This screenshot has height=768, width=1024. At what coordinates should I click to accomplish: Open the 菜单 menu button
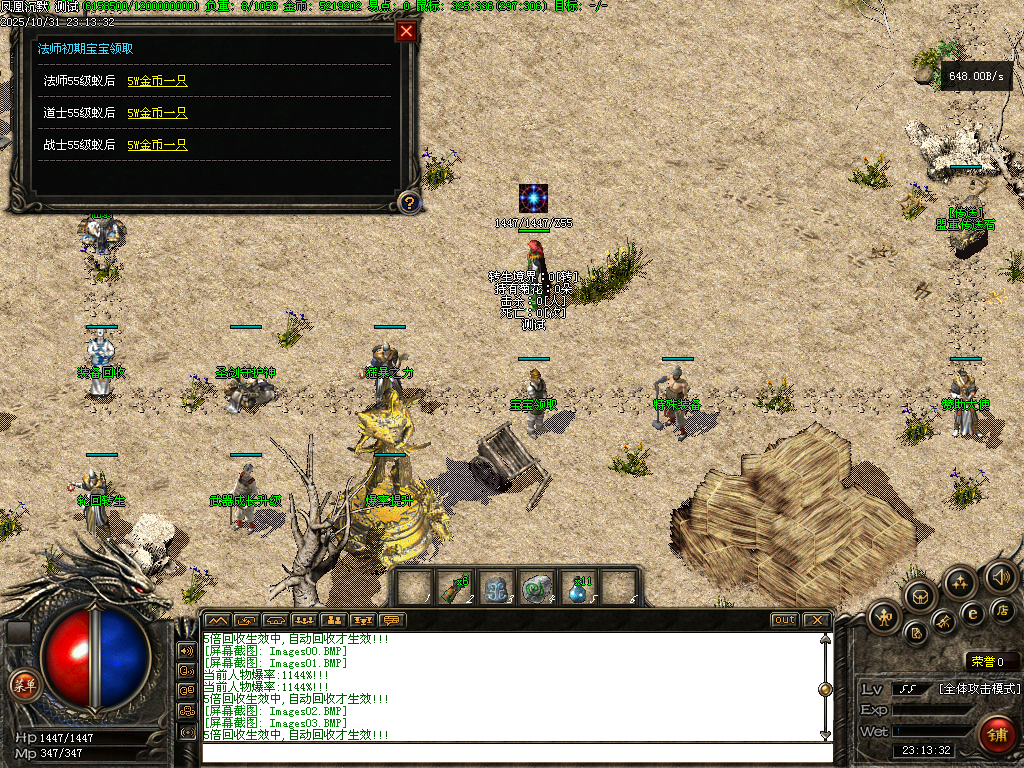coord(22,685)
